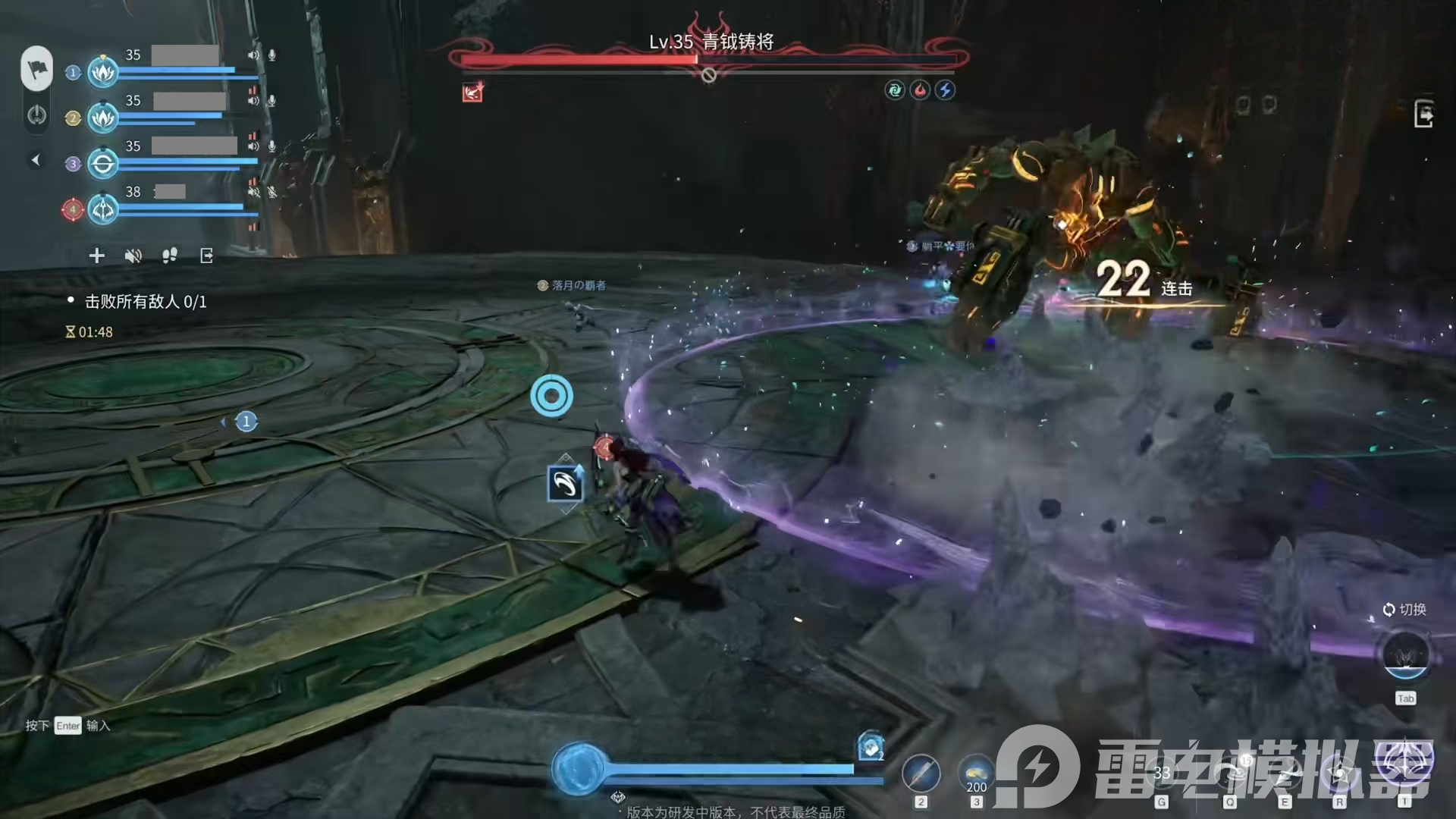This screenshot has width=1456, height=819.
Task: Activate the spear skill icon
Action: pos(921,774)
